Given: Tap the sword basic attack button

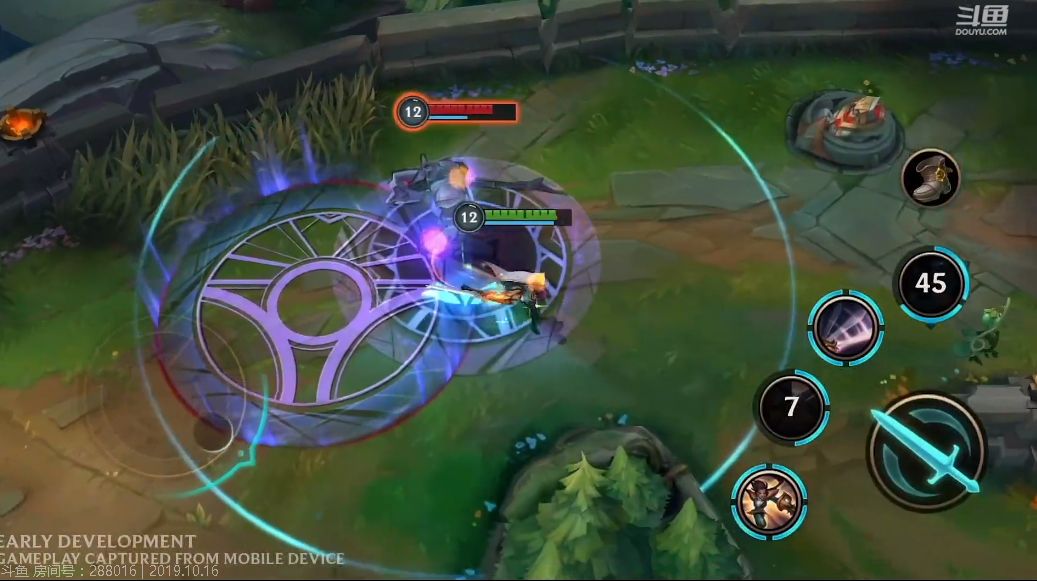Looking at the screenshot, I should pos(926,451).
